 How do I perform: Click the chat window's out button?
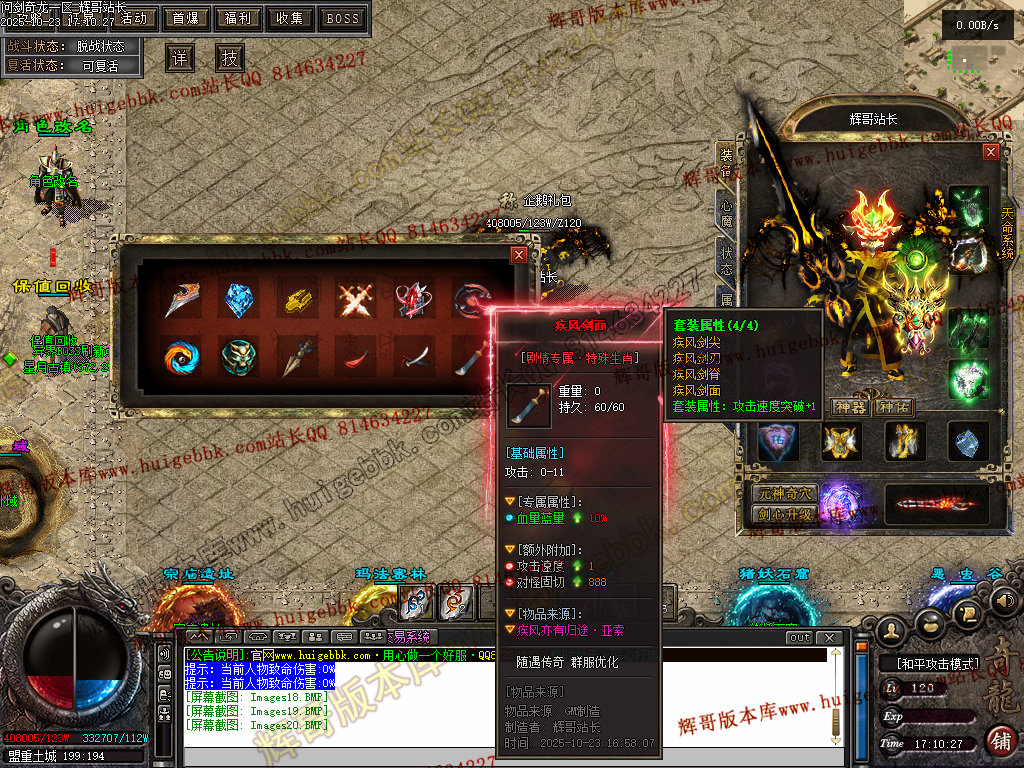(799, 637)
